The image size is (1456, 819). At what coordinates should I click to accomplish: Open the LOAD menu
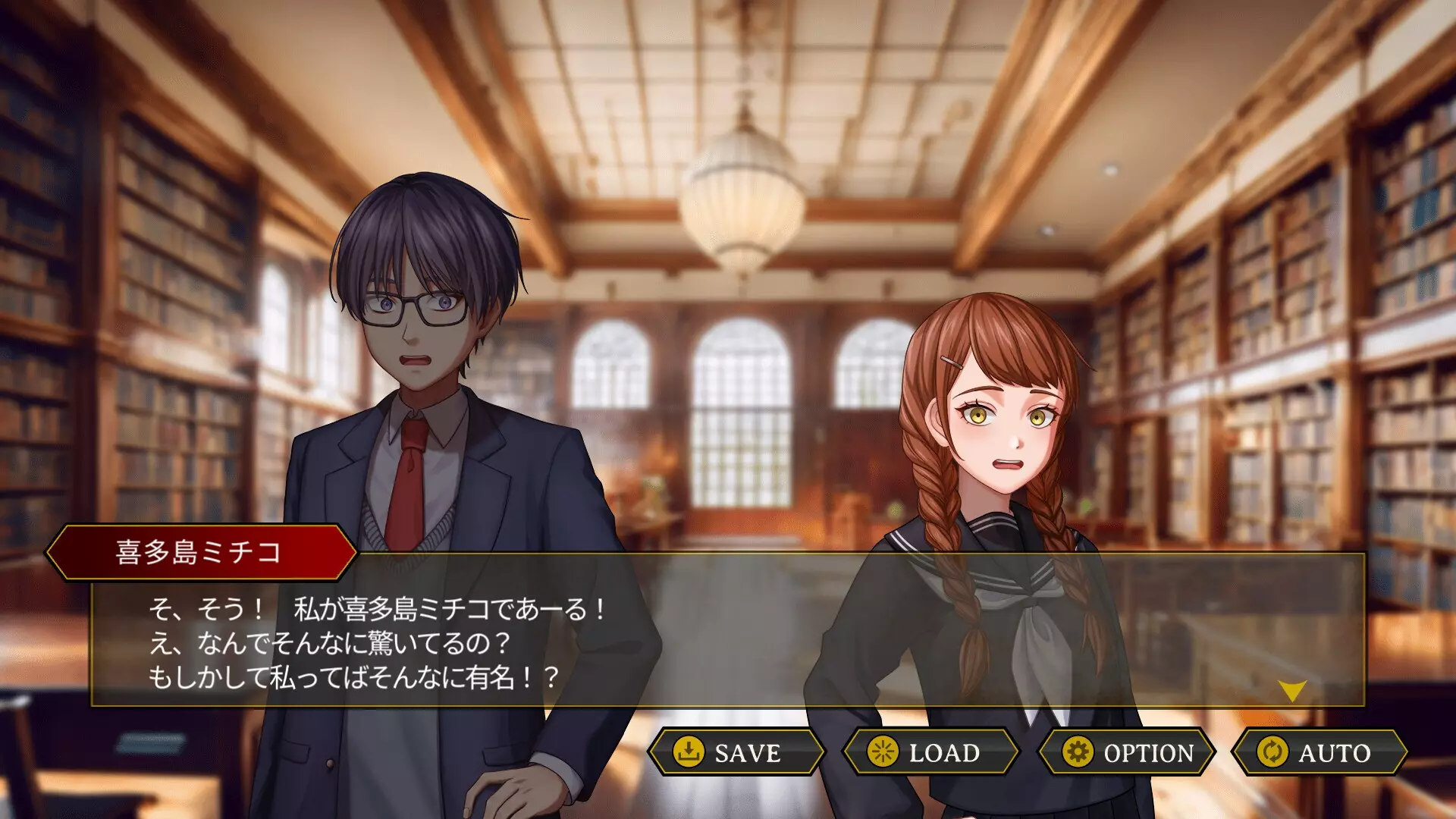(x=930, y=752)
